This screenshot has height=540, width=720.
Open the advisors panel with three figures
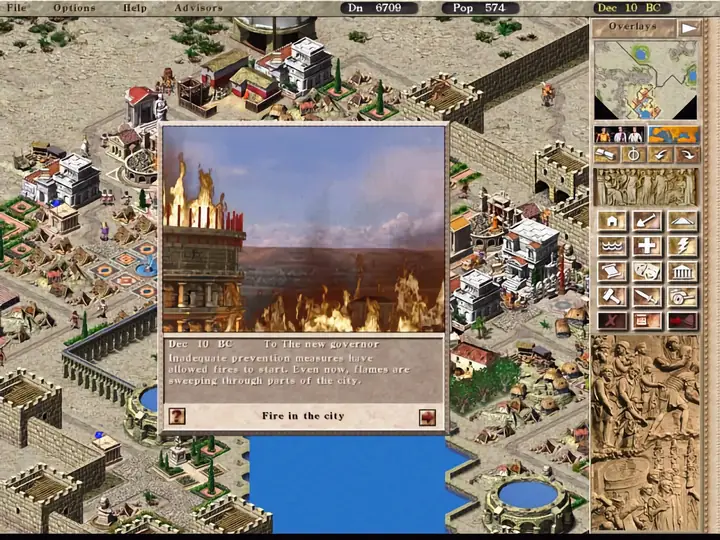[x=619, y=134]
